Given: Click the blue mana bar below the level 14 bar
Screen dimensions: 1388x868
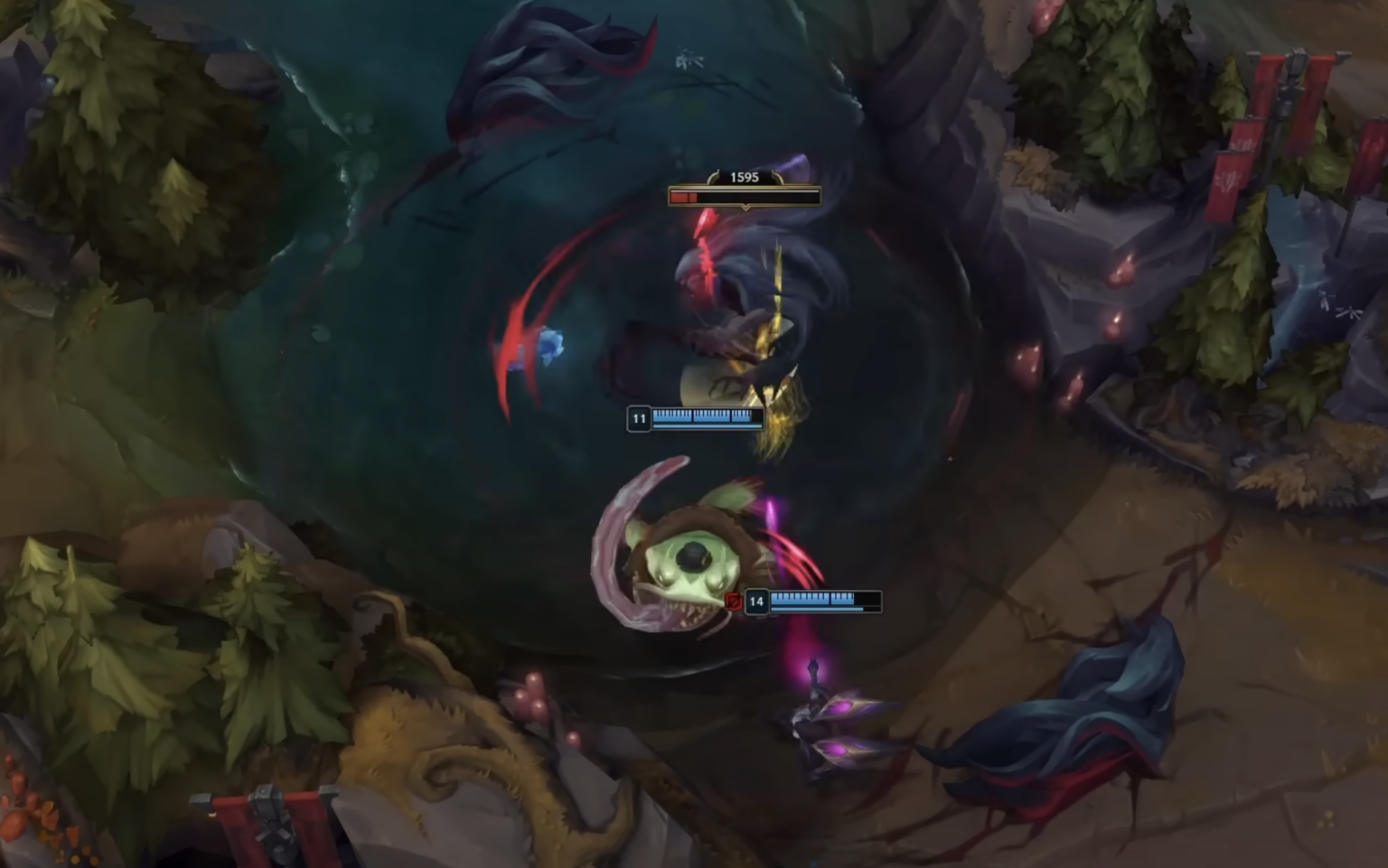Looking at the screenshot, I should pyautogui.click(x=818, y=609).
